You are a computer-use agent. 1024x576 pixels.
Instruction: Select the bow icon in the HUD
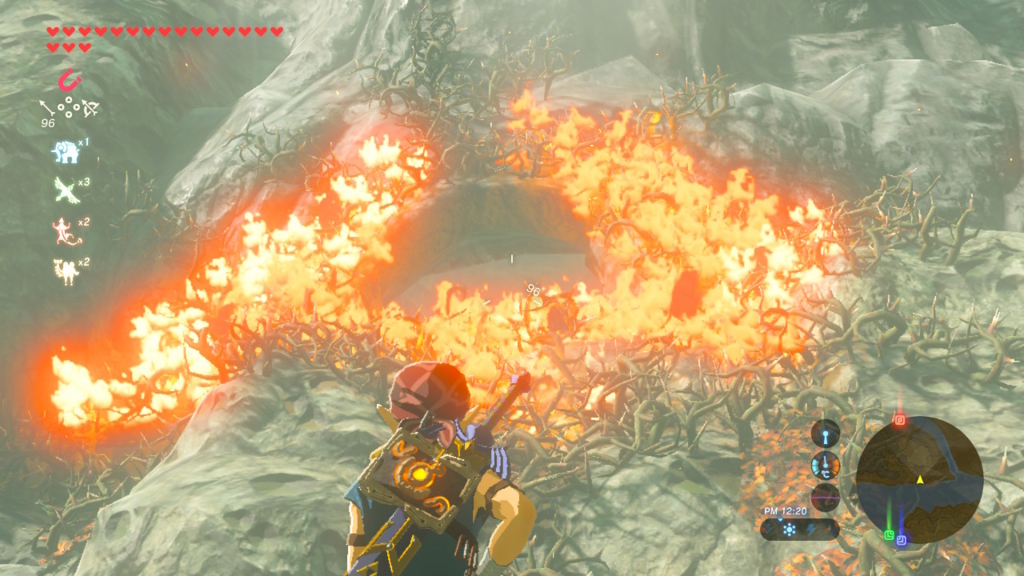point(91,108)
